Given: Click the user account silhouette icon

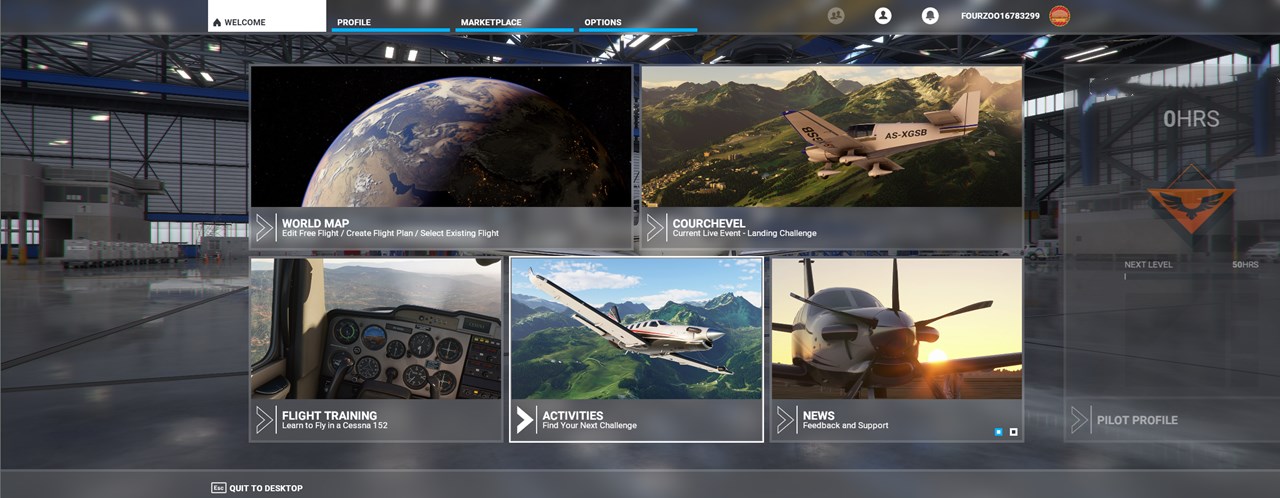Looking at the screenshot, I should click(x=883, y=16).
